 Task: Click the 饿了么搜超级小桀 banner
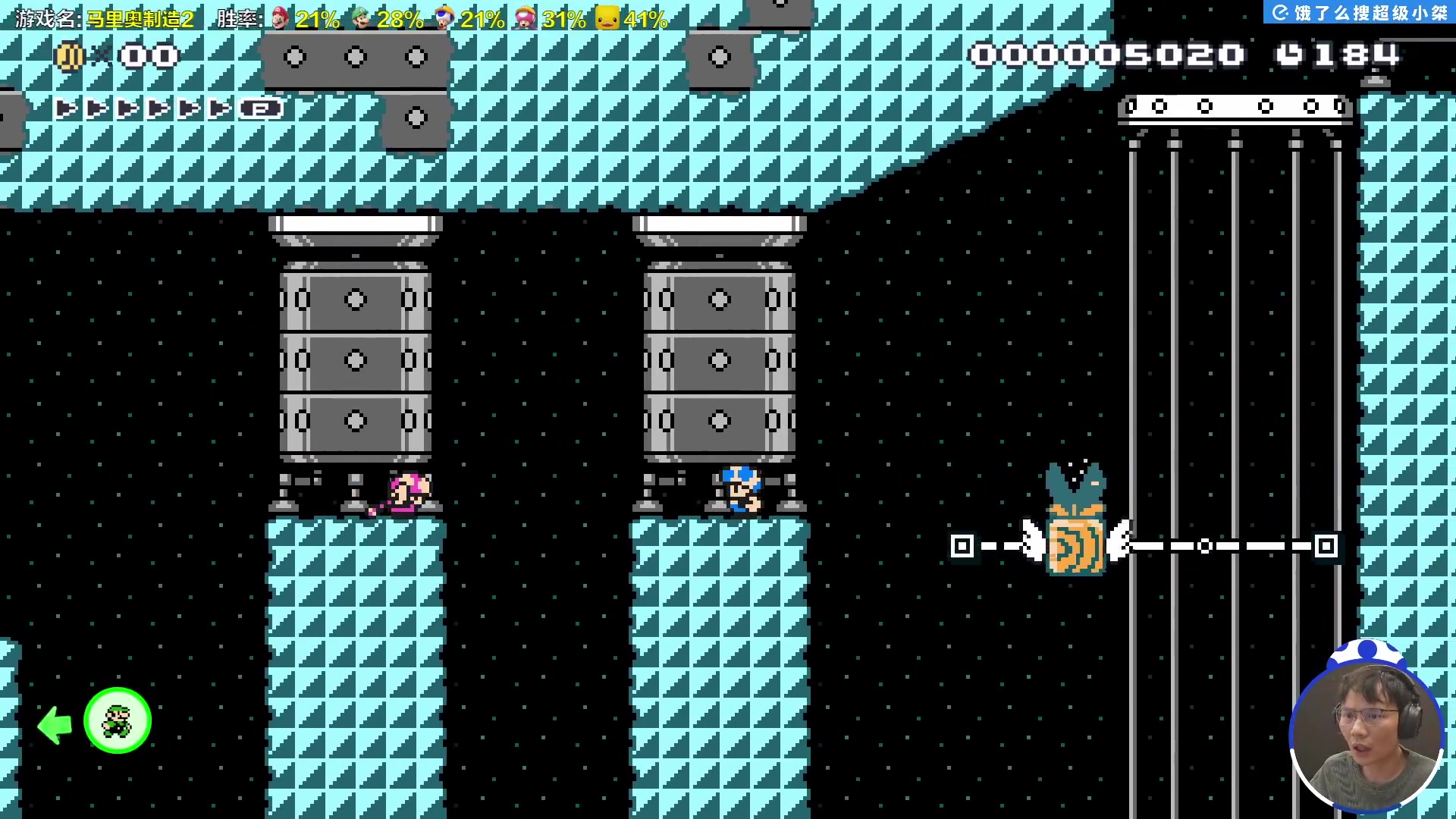1360,13
